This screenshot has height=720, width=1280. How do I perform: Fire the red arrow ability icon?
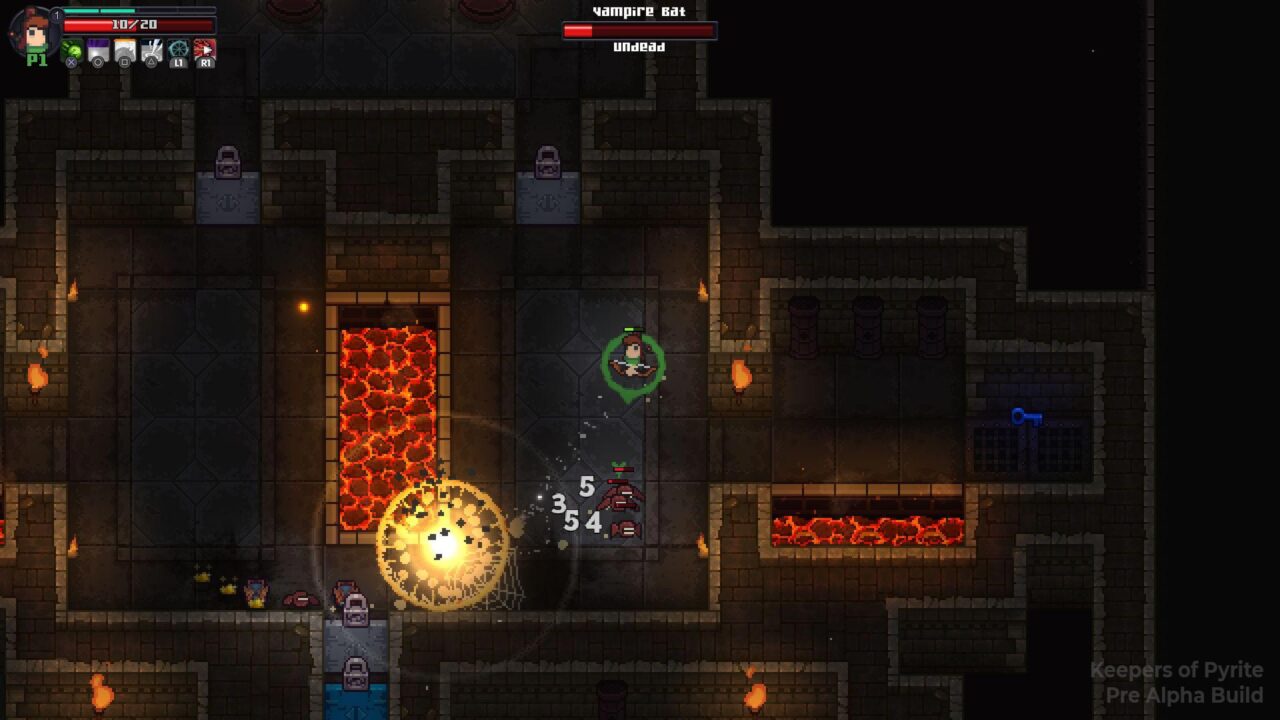coord(204,50)
